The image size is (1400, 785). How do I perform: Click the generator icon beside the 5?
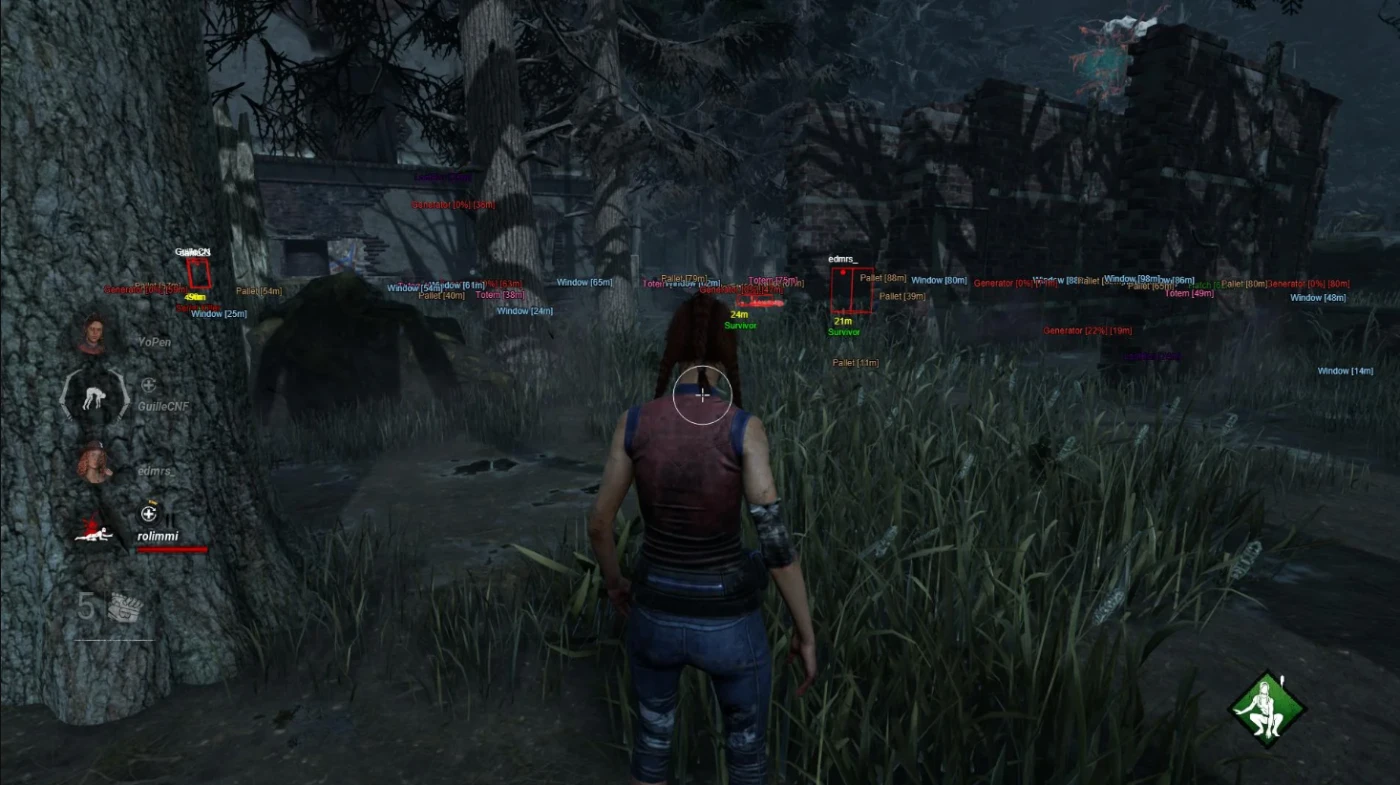click(125, 606)
